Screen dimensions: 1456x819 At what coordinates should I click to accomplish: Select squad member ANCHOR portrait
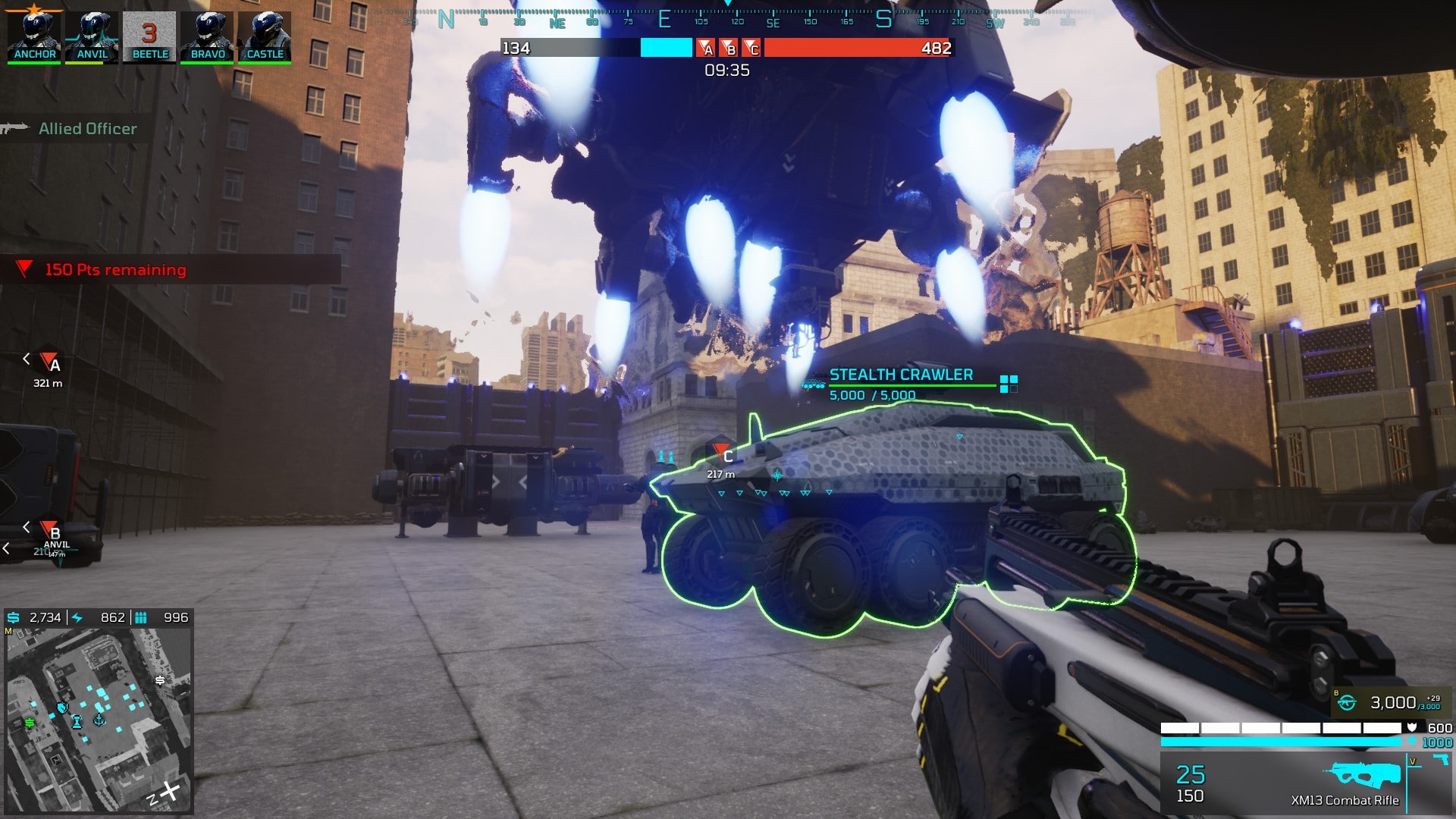(x=34, y=35)
